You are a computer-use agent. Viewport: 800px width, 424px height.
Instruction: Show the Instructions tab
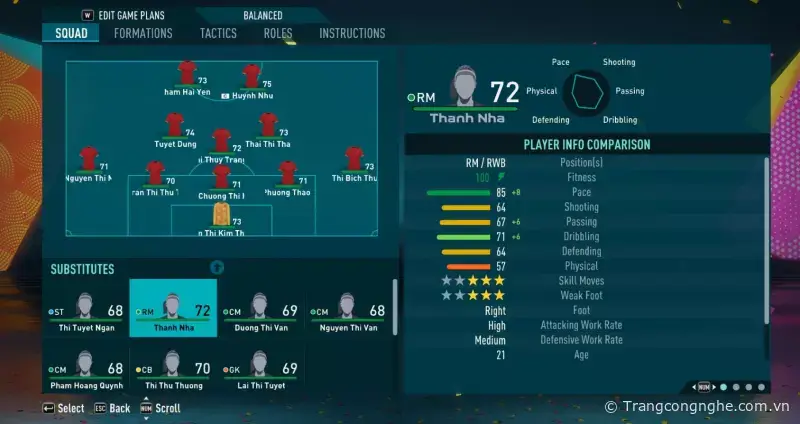click(x=352, y=33)
